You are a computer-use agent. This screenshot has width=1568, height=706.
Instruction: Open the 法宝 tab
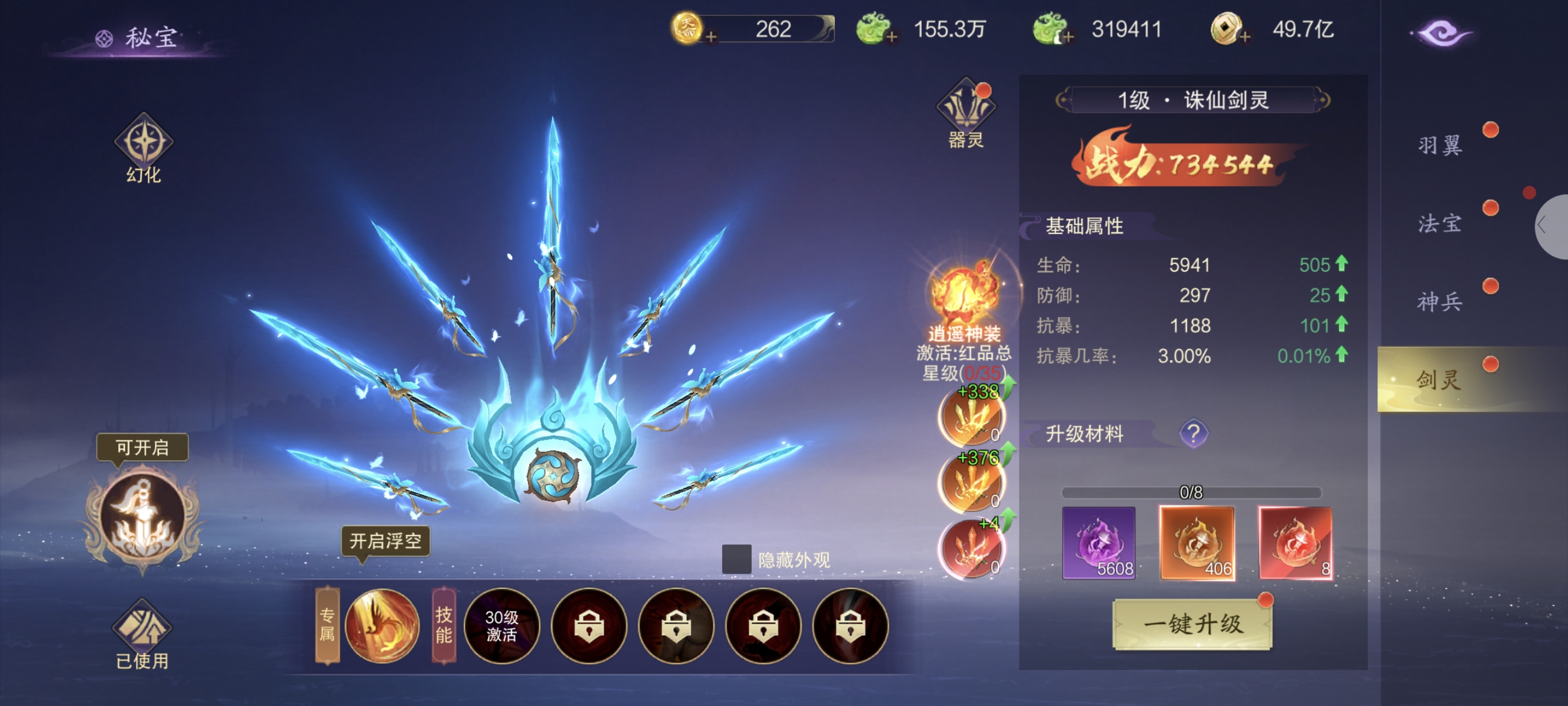pyautogui.click(x=1440, y=224)
